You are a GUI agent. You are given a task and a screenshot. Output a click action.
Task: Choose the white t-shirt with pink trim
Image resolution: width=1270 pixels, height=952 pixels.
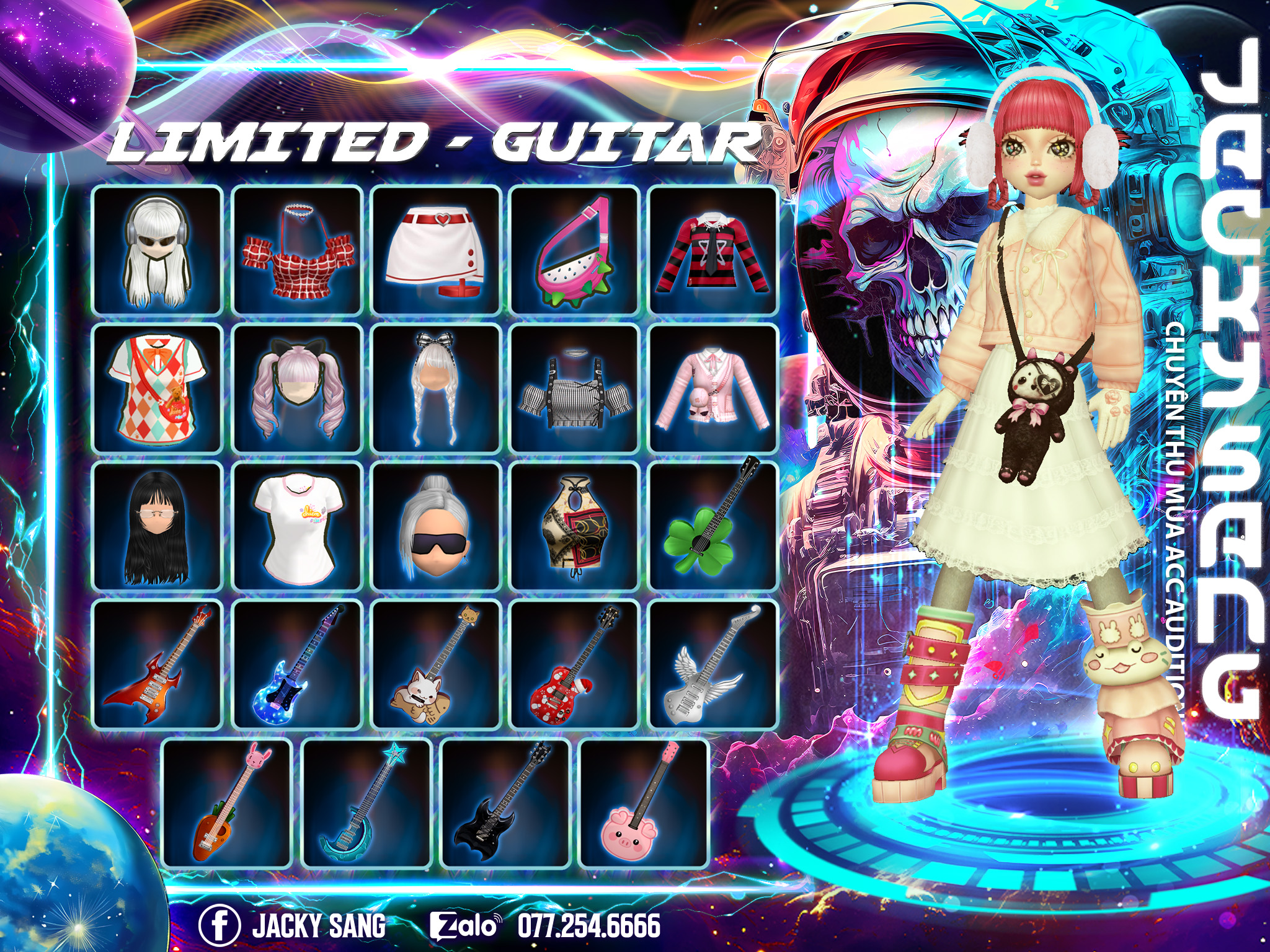(297, 527)
